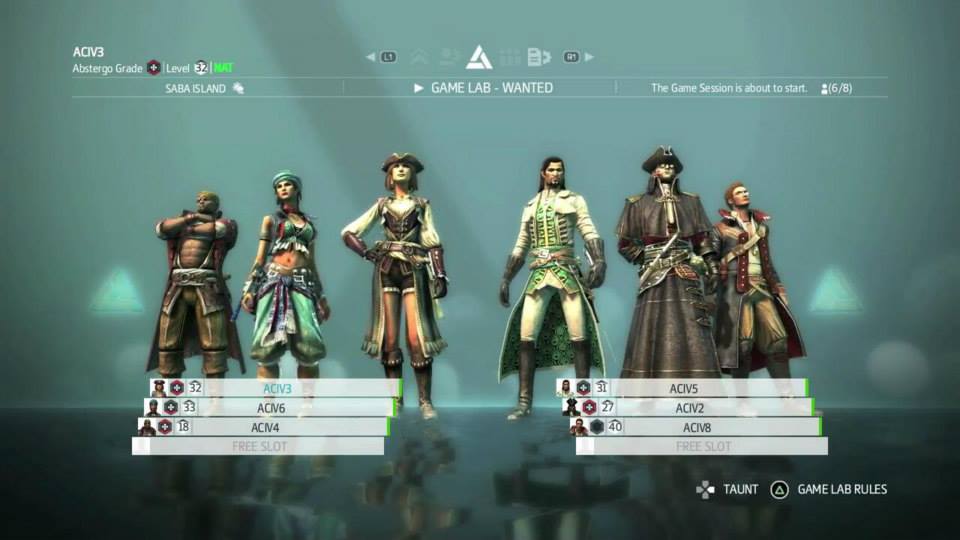
Task: Select player row ACIV2
Action: (x=690, y=407)
